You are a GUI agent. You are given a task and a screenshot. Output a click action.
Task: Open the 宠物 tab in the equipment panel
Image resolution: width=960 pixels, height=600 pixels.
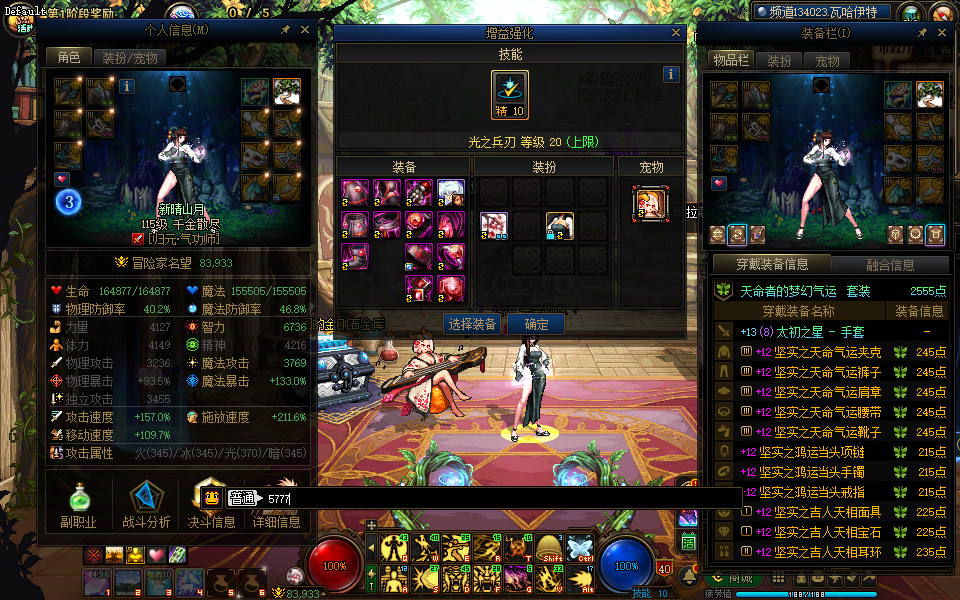(828, 61)
